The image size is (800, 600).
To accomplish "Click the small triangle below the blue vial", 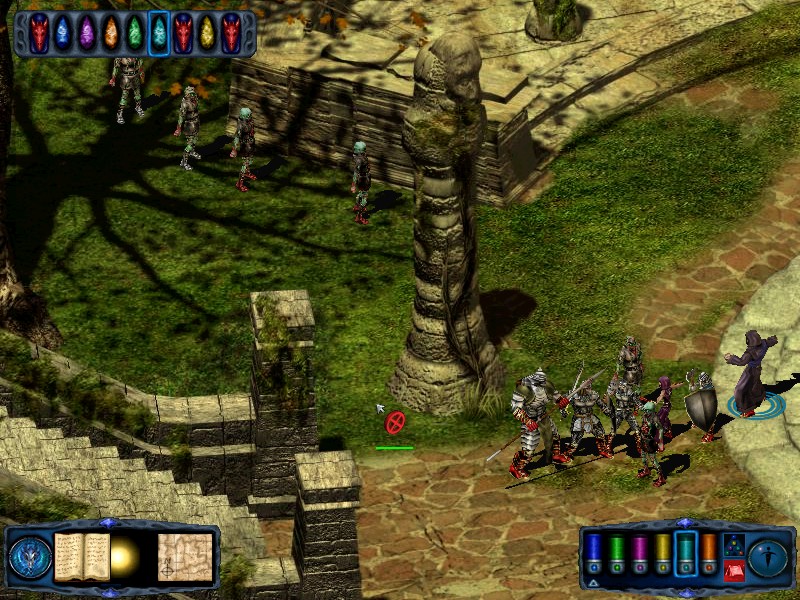I will tap(593, 581).
